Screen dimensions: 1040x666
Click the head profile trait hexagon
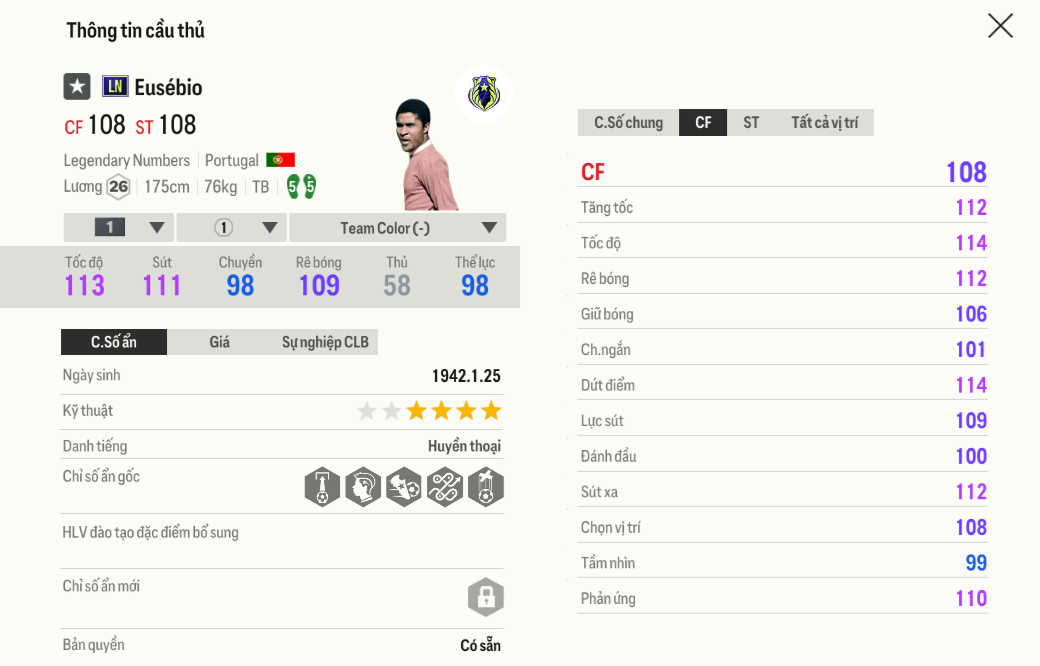[363, 487]
